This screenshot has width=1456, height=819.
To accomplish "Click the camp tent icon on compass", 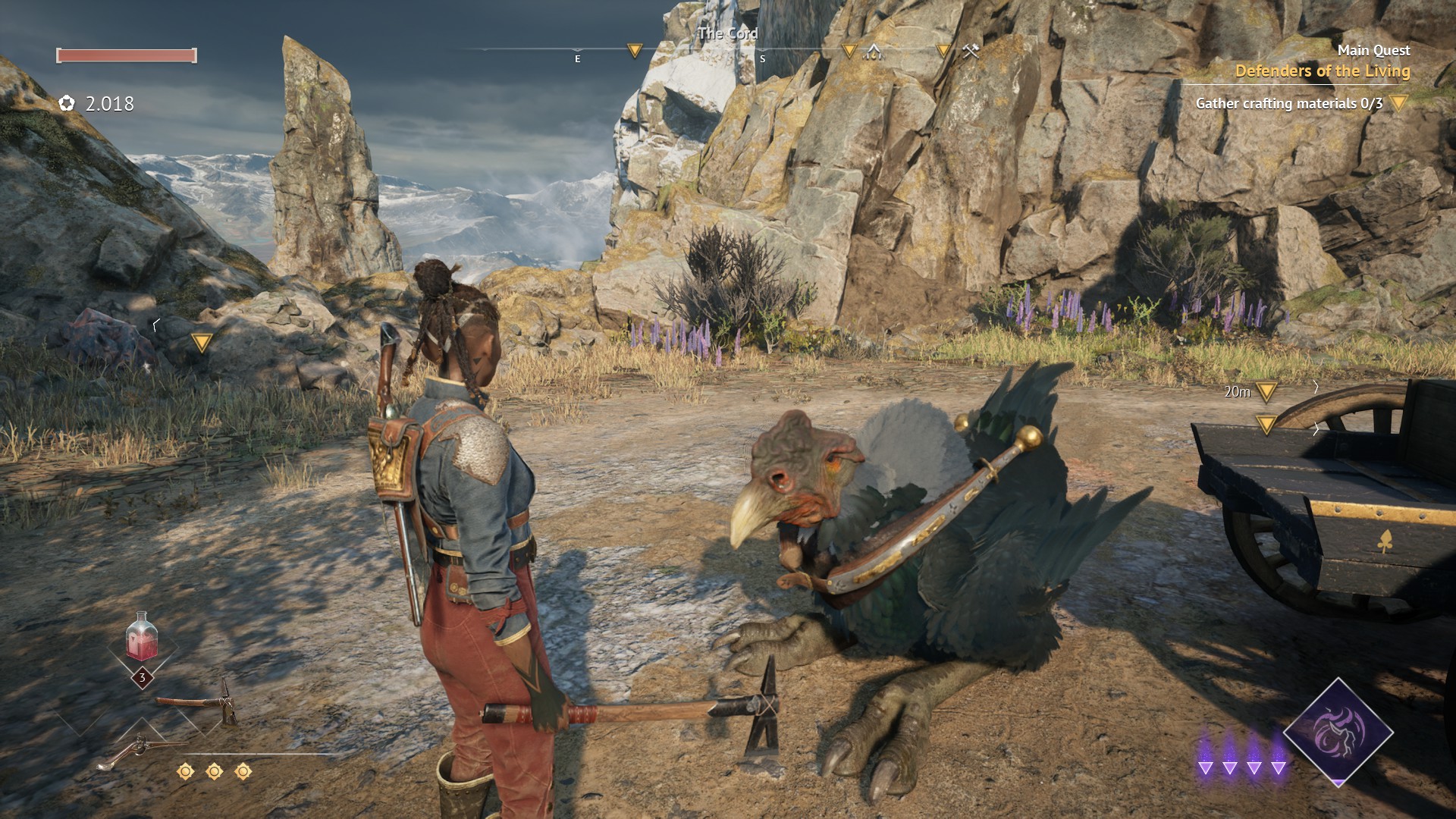I will (x=874, y=51).
